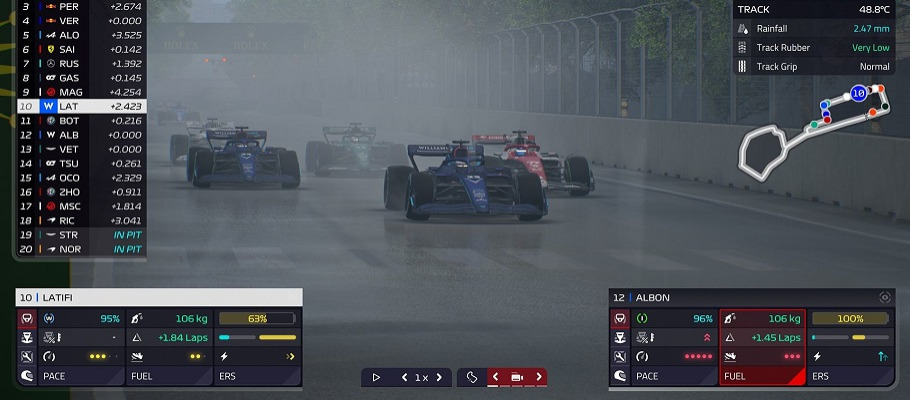The width and height of the screenshot is (910, 400).
Task: Resume the race with the play button
Action: pos(376,377)
